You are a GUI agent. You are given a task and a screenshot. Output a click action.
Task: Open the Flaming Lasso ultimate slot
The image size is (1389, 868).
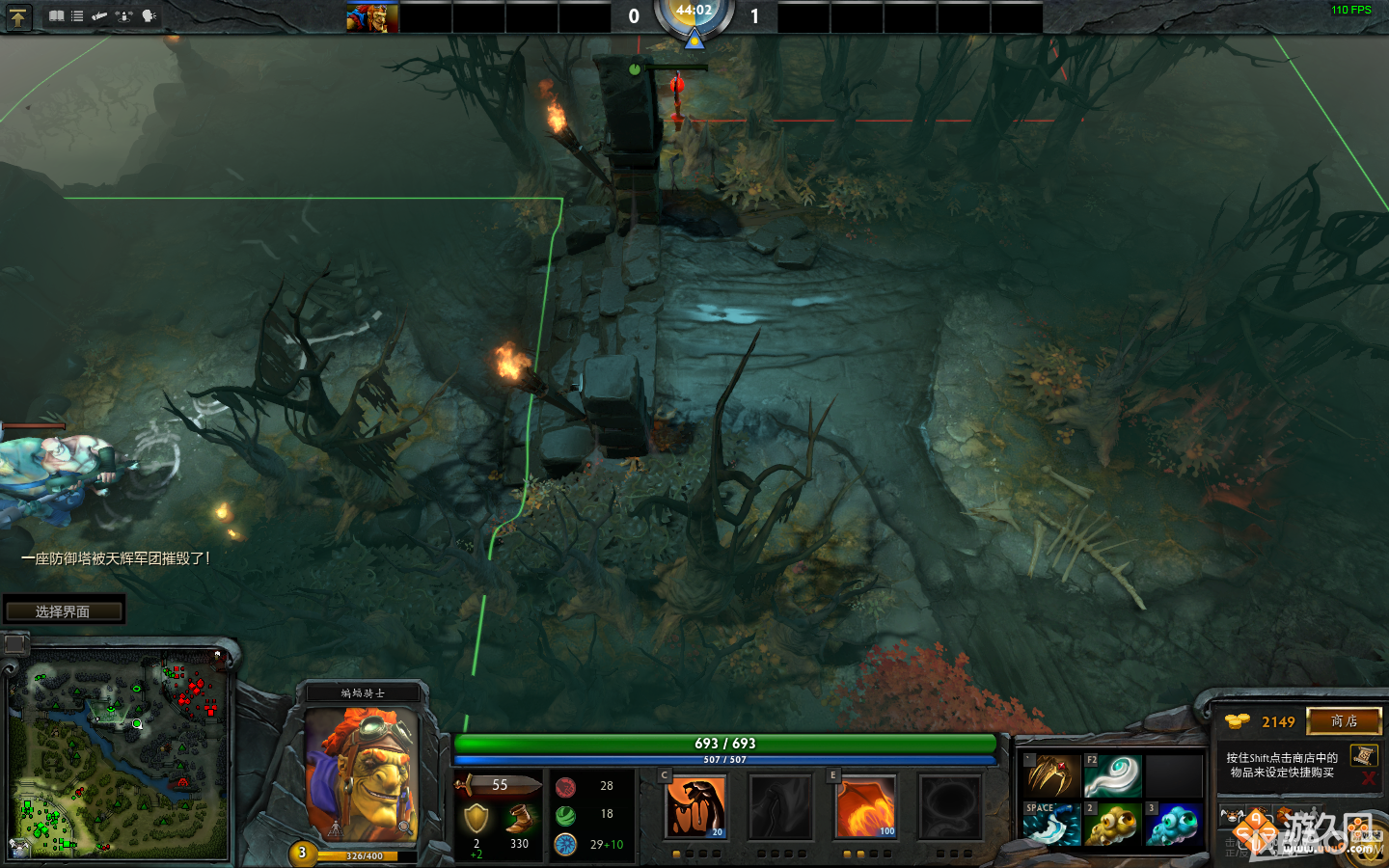950,806
